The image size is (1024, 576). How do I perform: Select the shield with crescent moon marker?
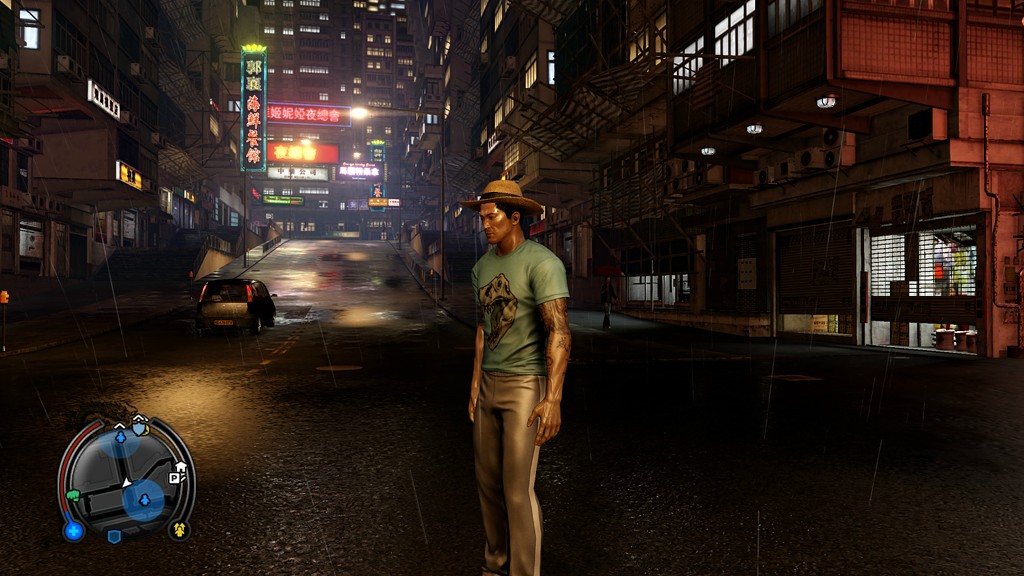point(140,426)
